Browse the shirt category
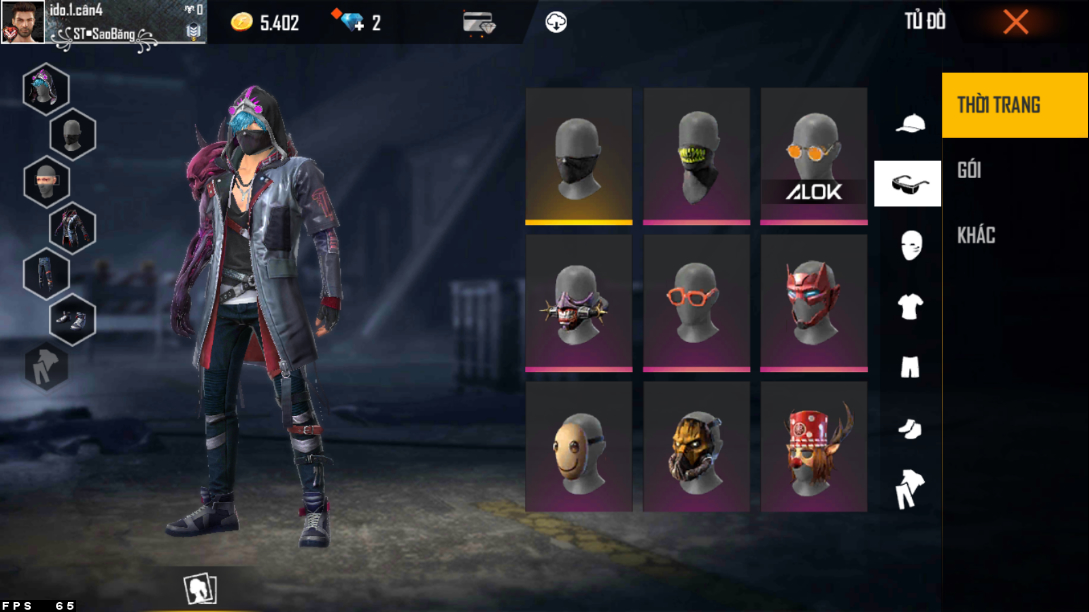The height and width of the screenshot is (612, 1089). click(909, 306)
